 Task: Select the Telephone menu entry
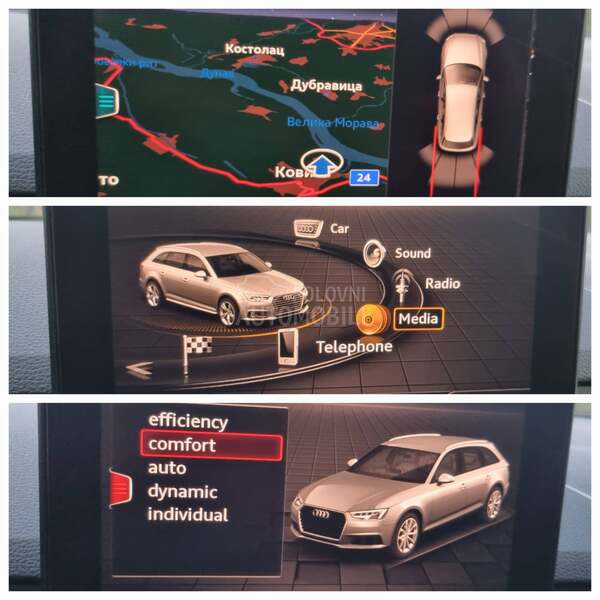[353, 346]
